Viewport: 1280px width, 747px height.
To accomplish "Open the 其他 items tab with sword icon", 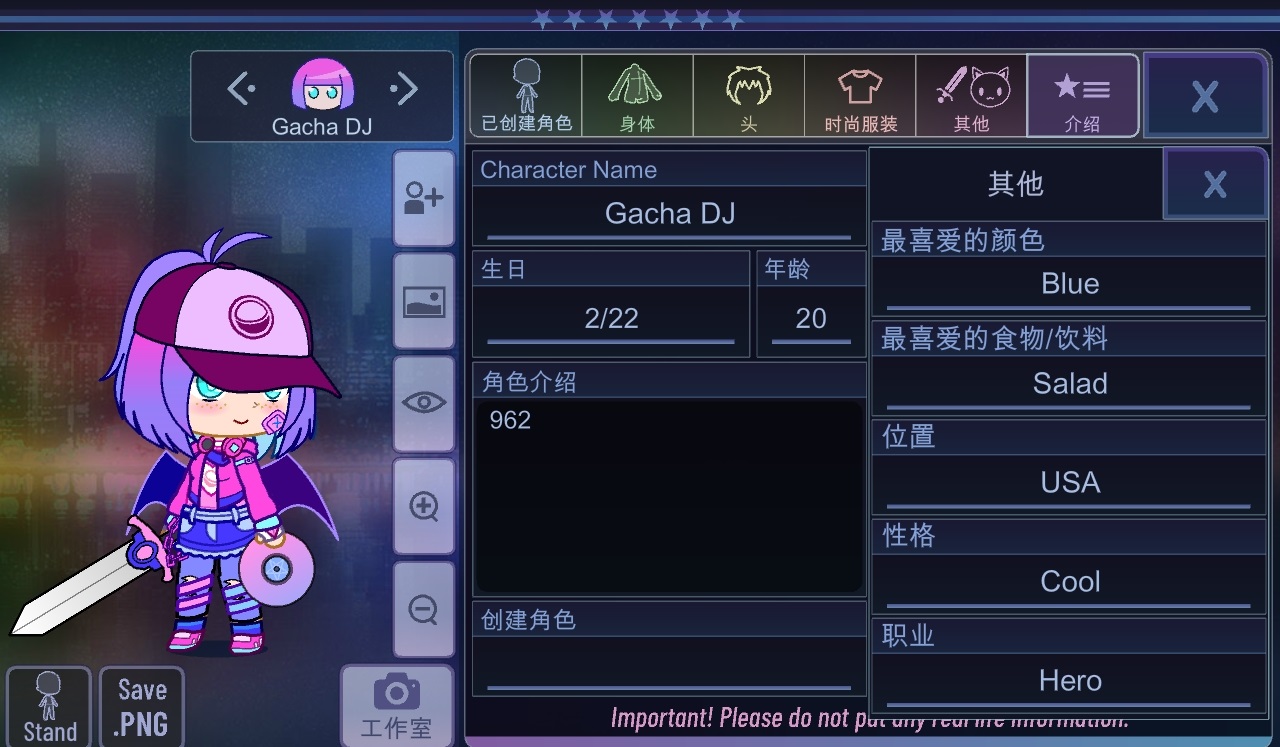I will [971, 95].
